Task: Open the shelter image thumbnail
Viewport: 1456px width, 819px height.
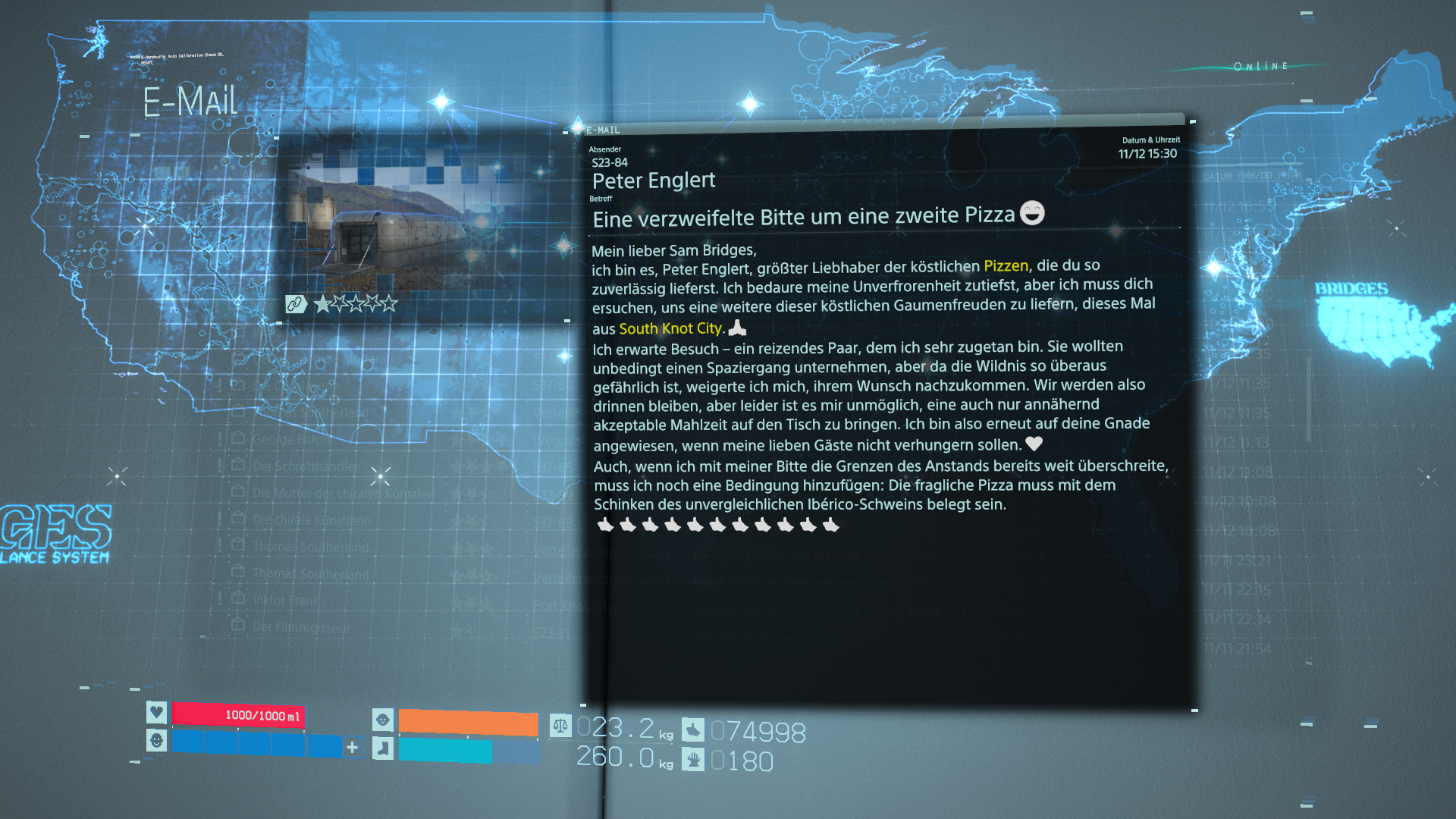Action: click(425, 224)
